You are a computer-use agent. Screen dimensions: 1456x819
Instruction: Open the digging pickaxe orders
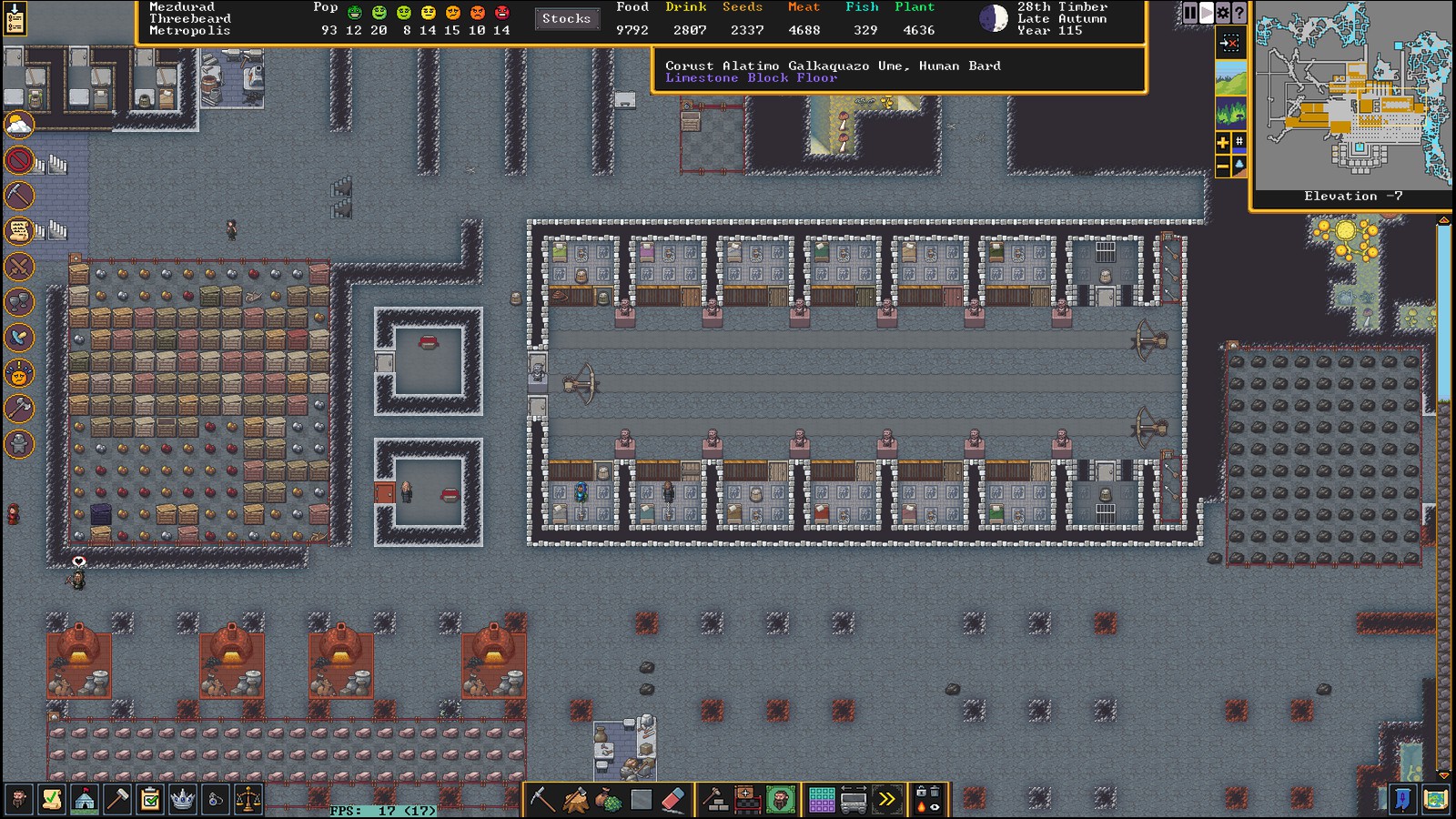(x=542, y=800)
